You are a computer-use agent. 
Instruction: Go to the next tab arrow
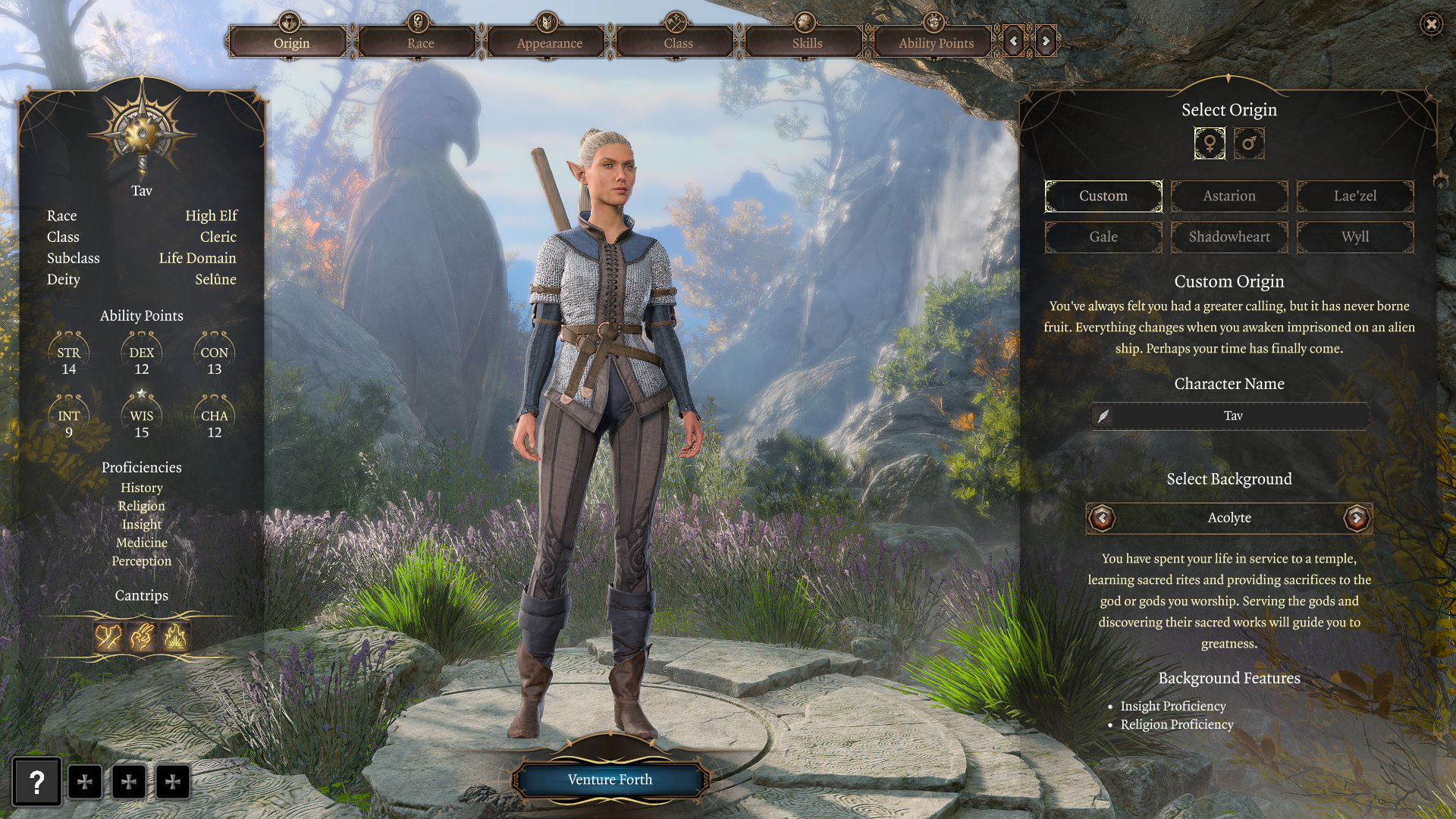[1046, 41]
